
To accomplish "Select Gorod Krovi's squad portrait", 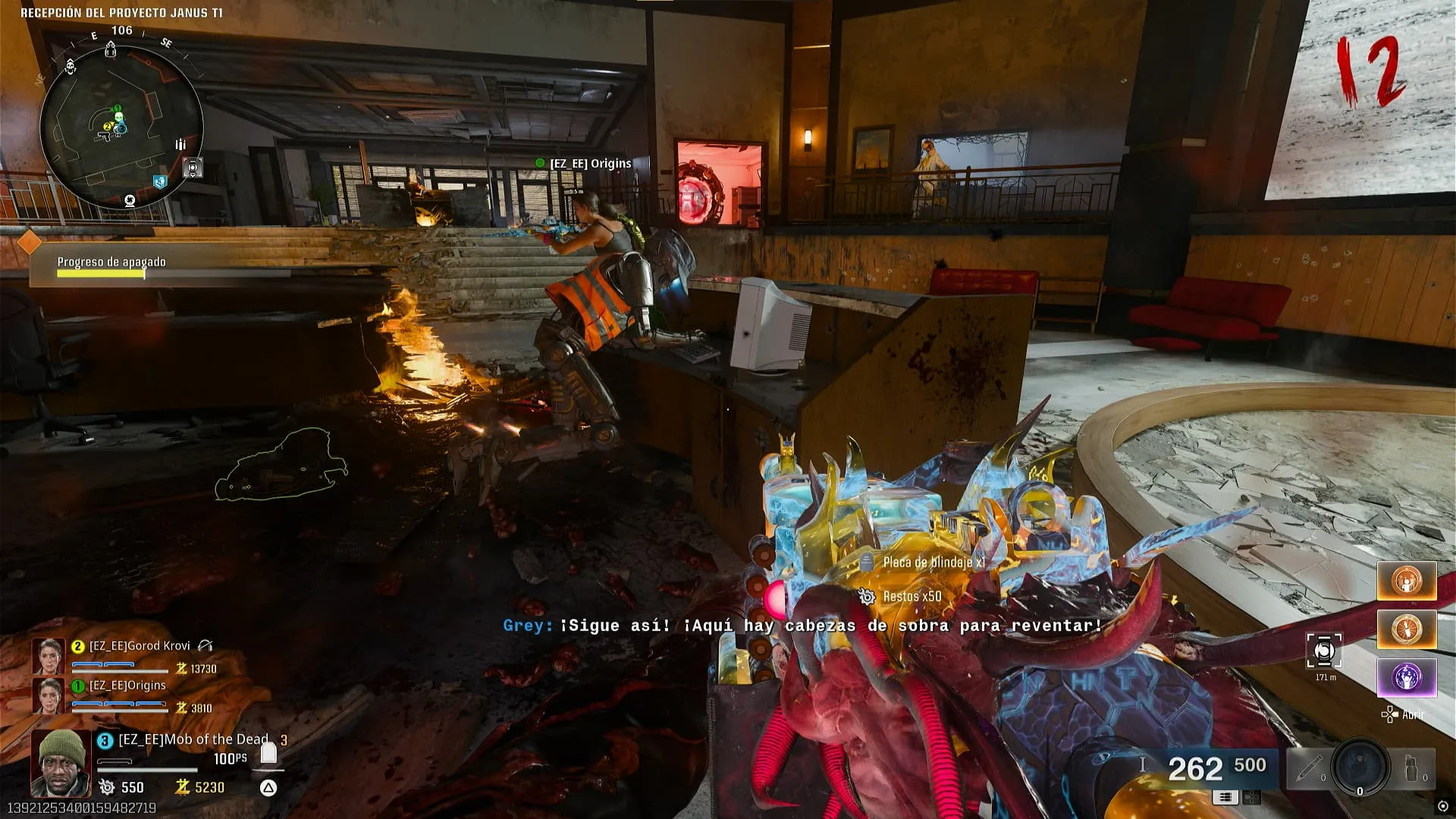I will (48, 656).
